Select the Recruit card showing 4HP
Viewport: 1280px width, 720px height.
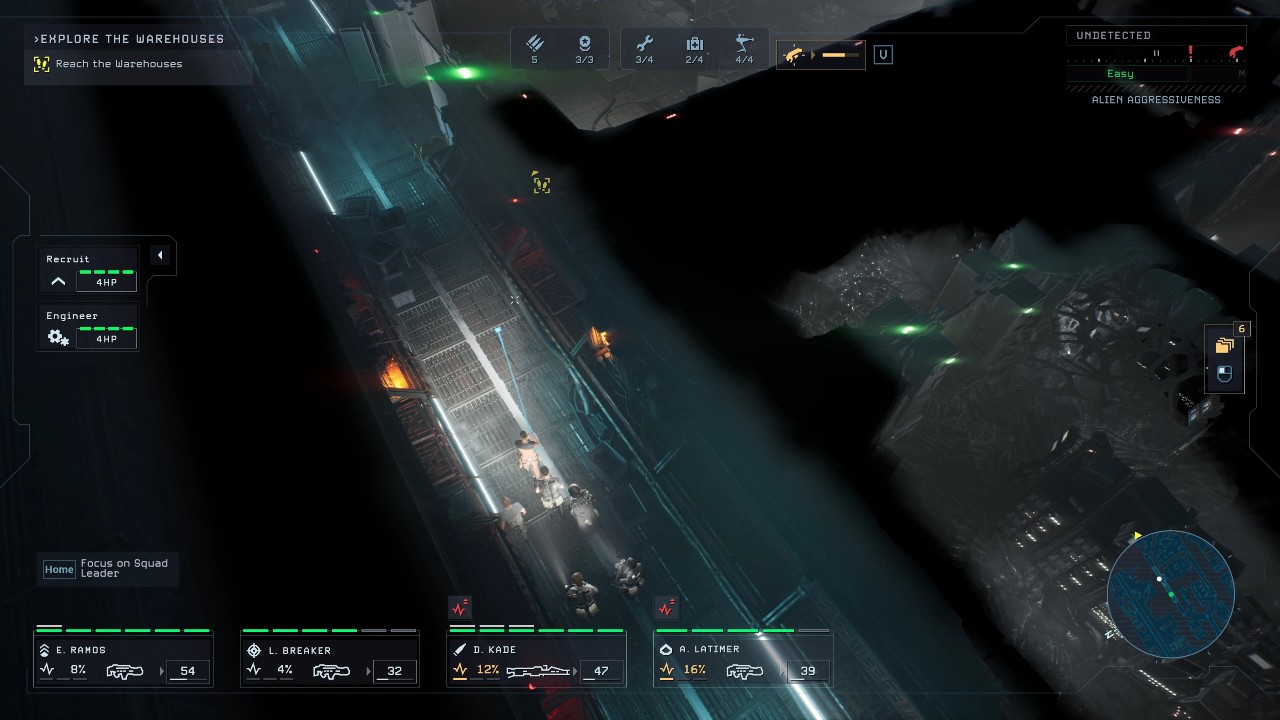[87, 268]
